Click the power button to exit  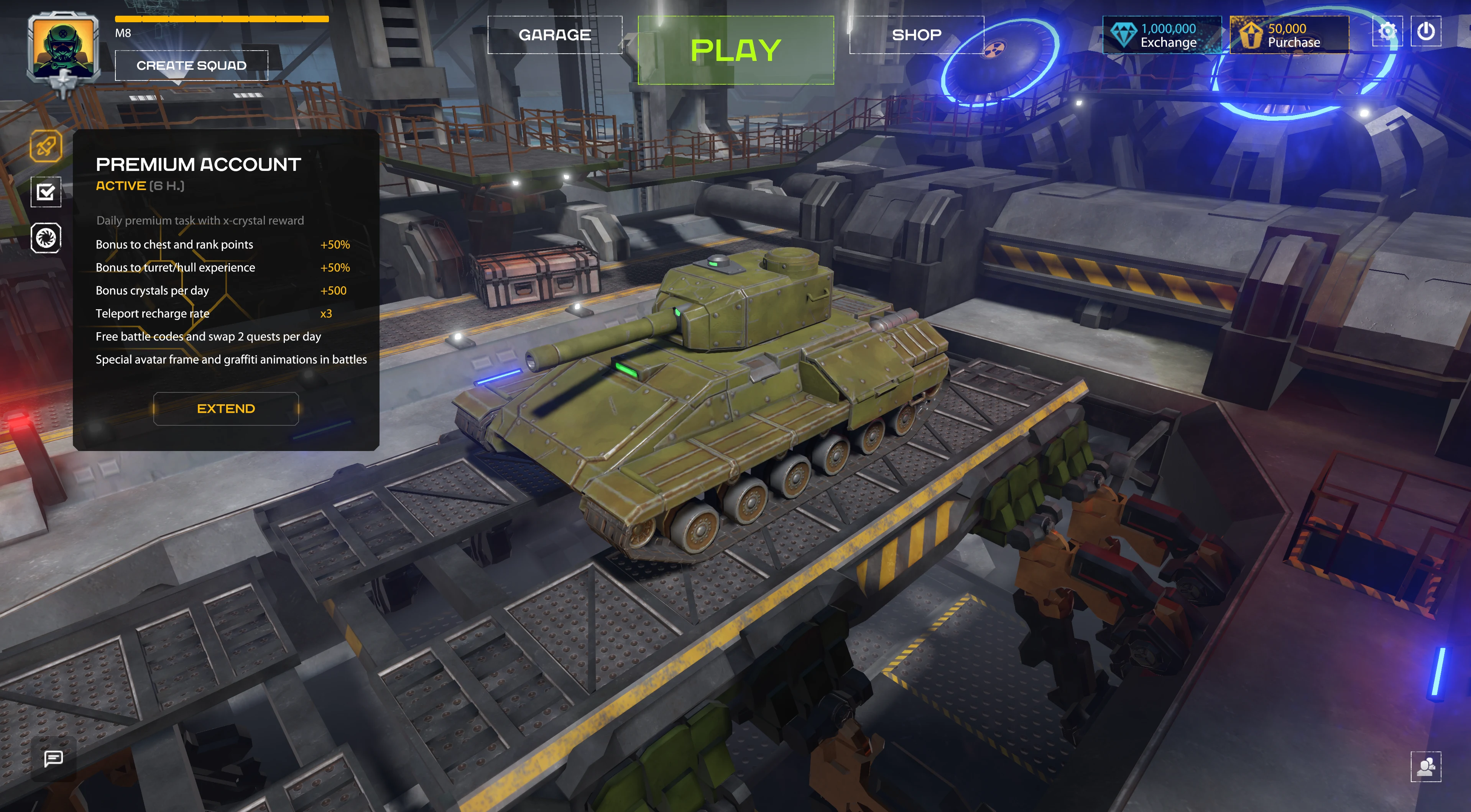1426,31
